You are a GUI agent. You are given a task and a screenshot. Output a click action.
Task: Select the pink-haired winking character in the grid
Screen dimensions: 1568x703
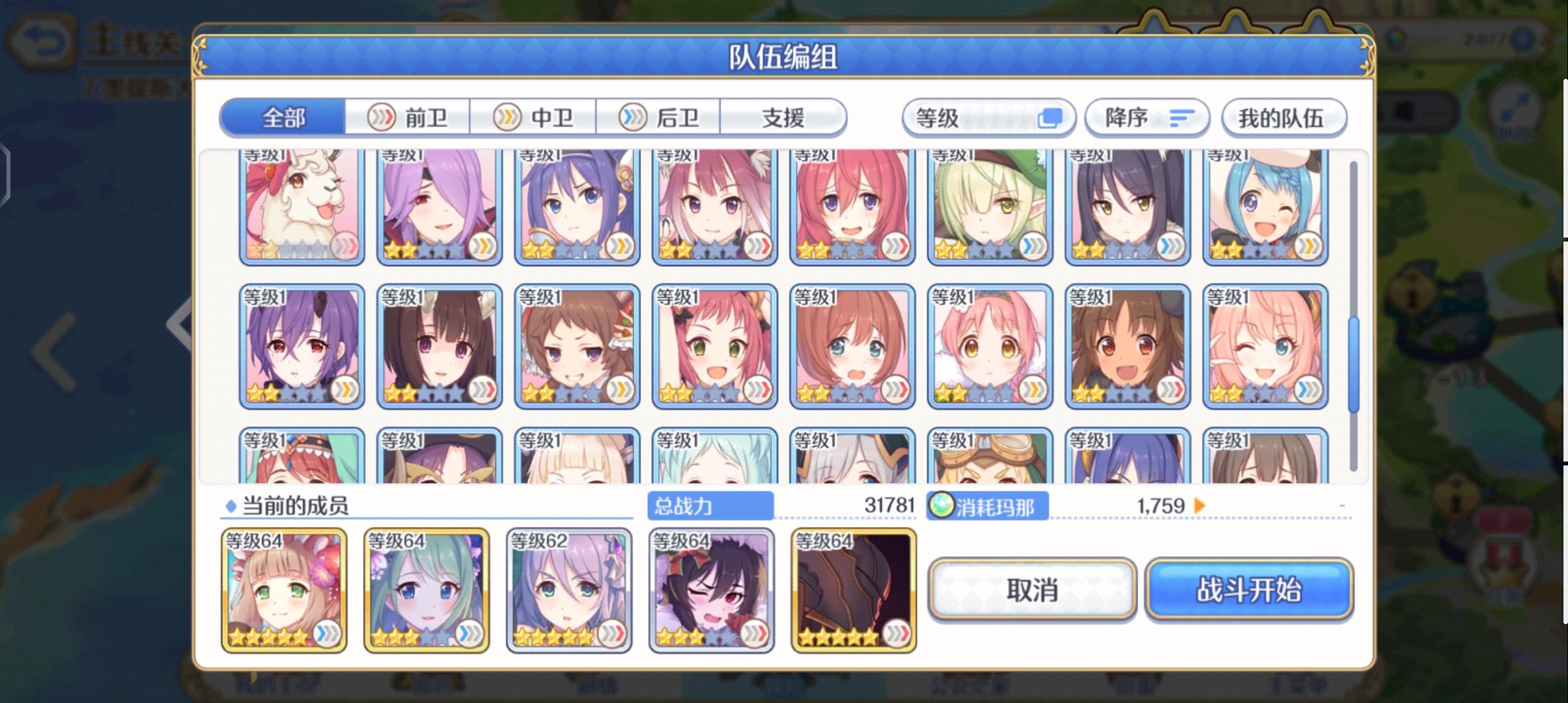1265,346
